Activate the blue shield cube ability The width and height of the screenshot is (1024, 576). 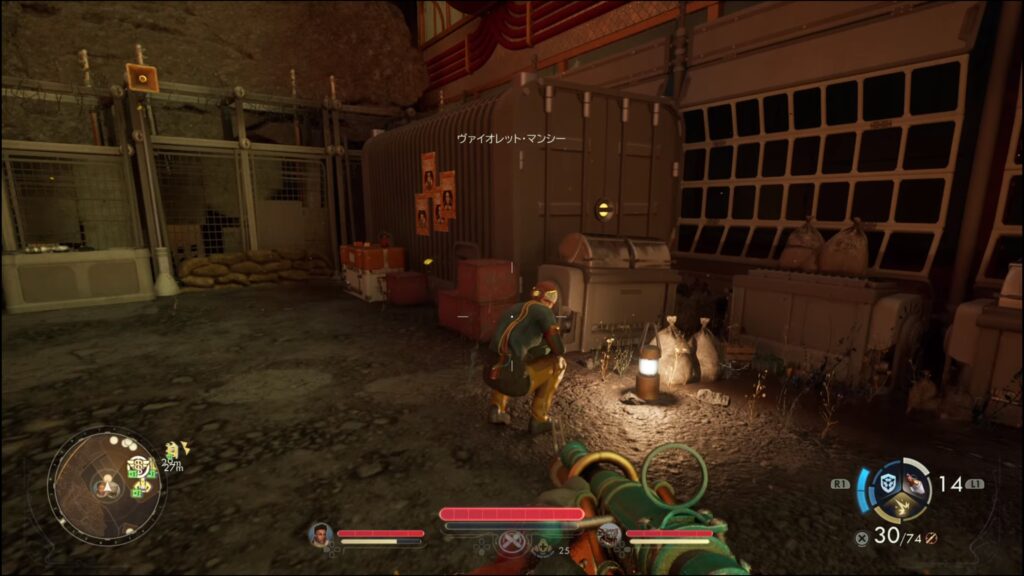coord(886,484)
